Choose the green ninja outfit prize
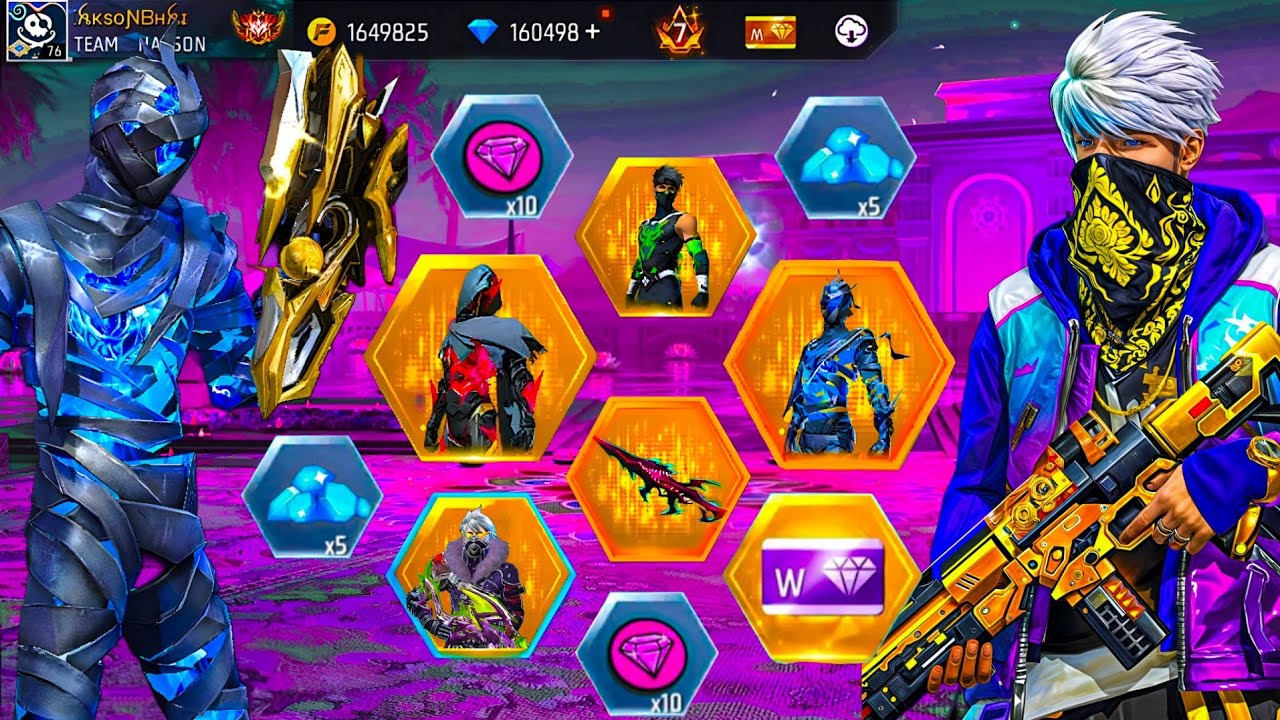The width and height of the screenshot is (1280, 720). click(666, 237)
